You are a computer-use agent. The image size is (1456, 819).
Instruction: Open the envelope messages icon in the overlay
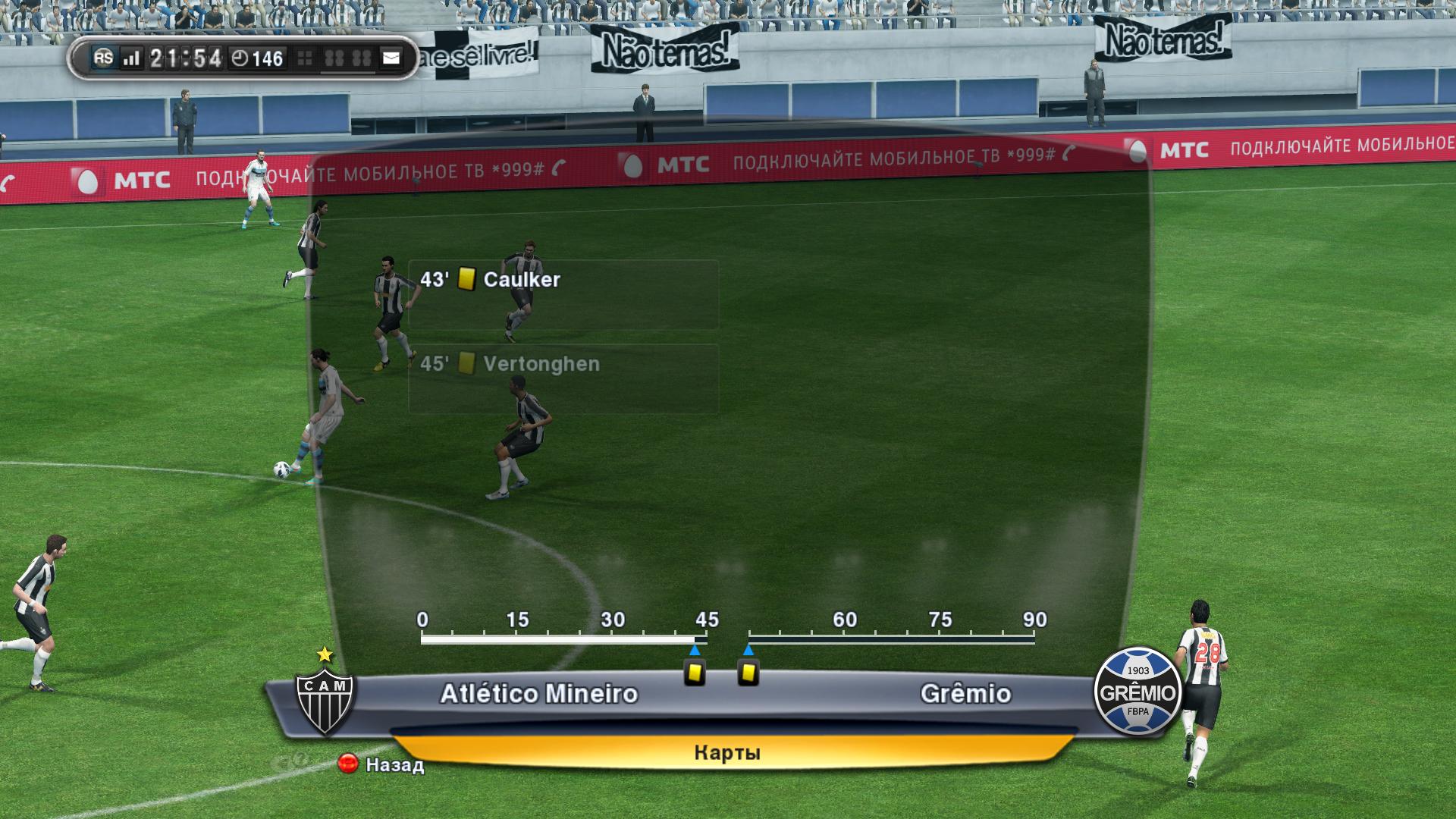click(x=391, y=58)
